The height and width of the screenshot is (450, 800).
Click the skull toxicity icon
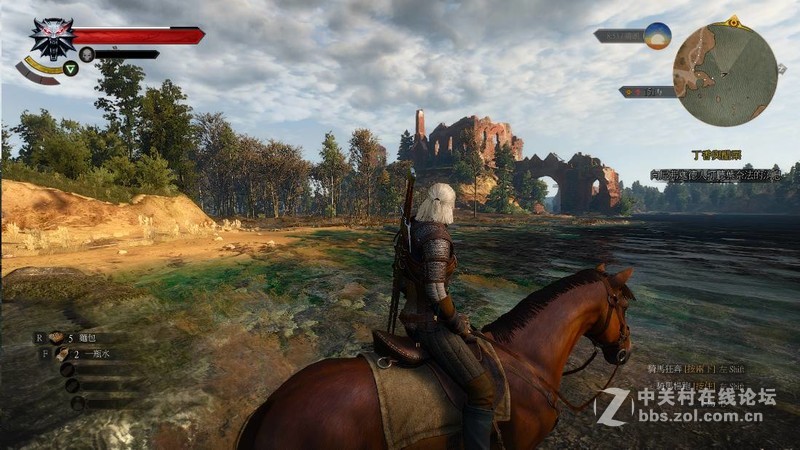click(87, 54)
